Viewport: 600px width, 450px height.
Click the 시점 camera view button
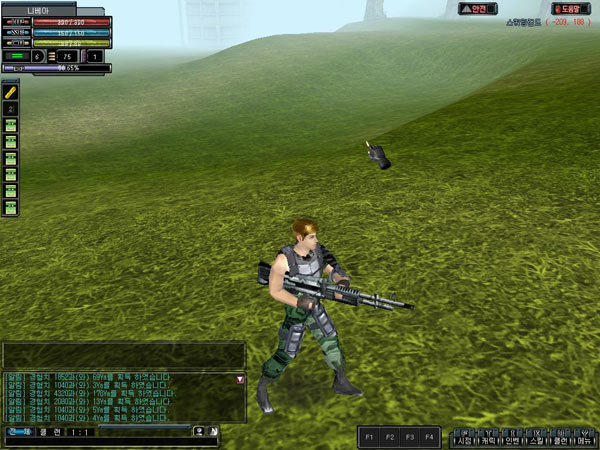pos(464,440)
